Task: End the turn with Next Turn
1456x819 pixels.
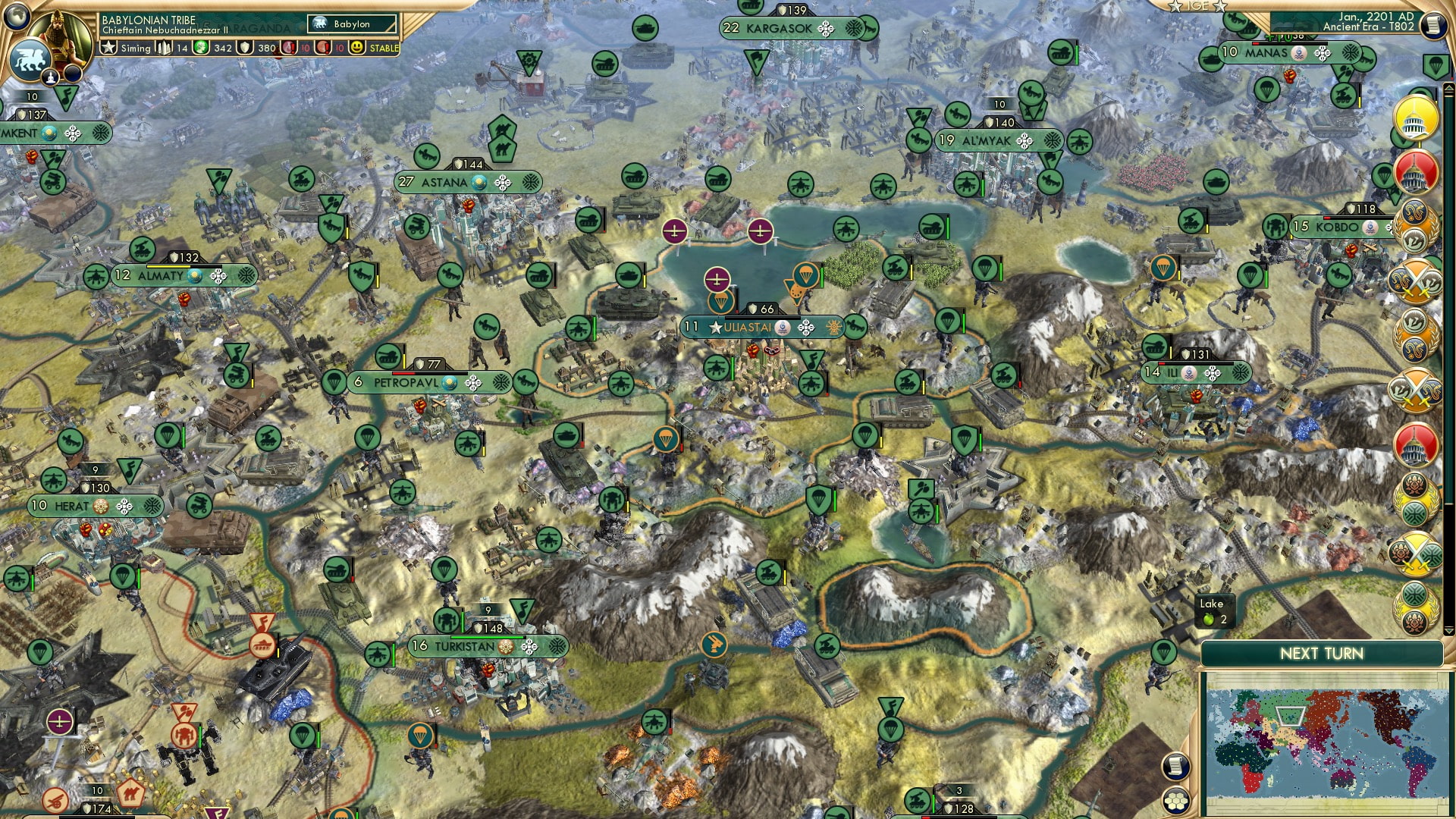Action: click(1321, 654)
